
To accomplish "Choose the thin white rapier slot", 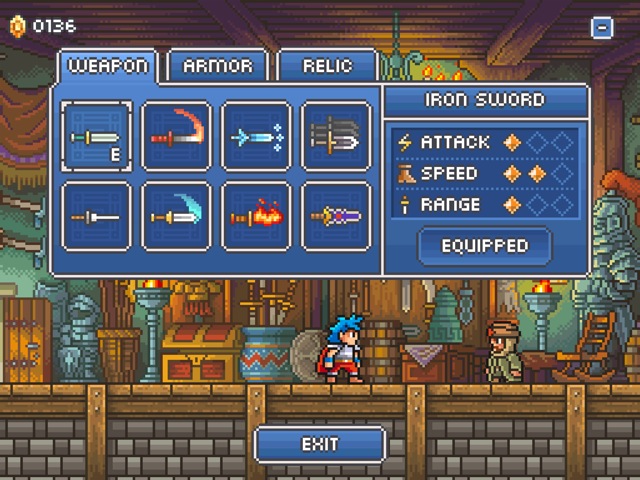I will pyautogui.click(x=97, y=215).
